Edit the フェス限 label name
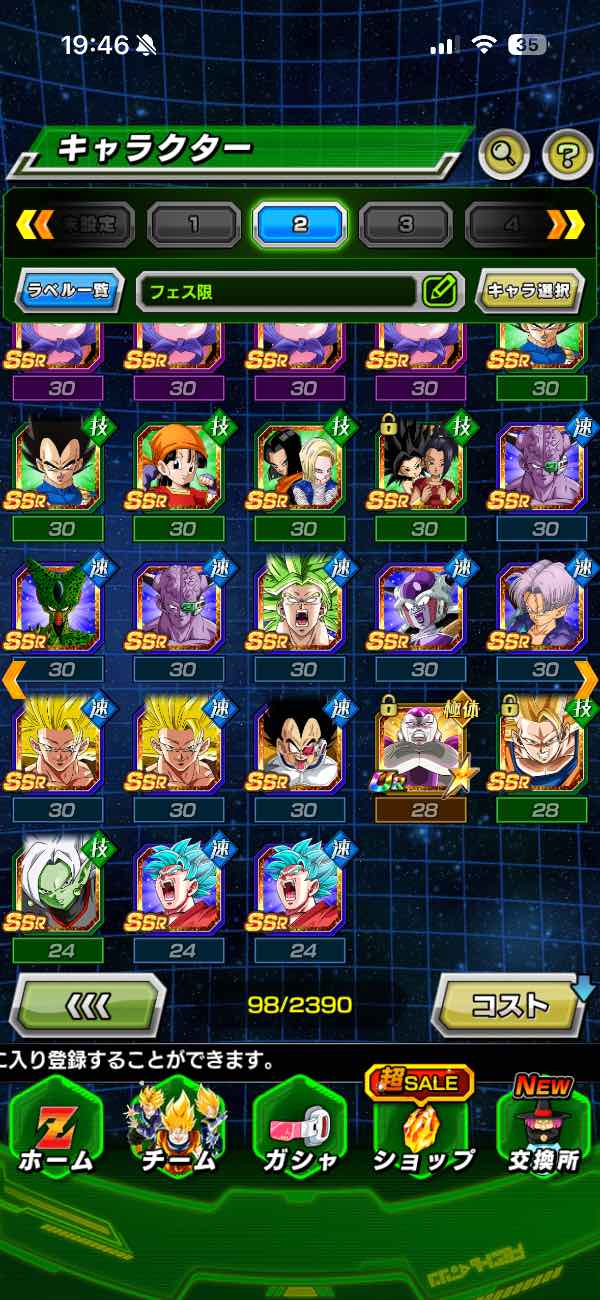This screenshot has width=600, height=1300. tap(440, 291)
